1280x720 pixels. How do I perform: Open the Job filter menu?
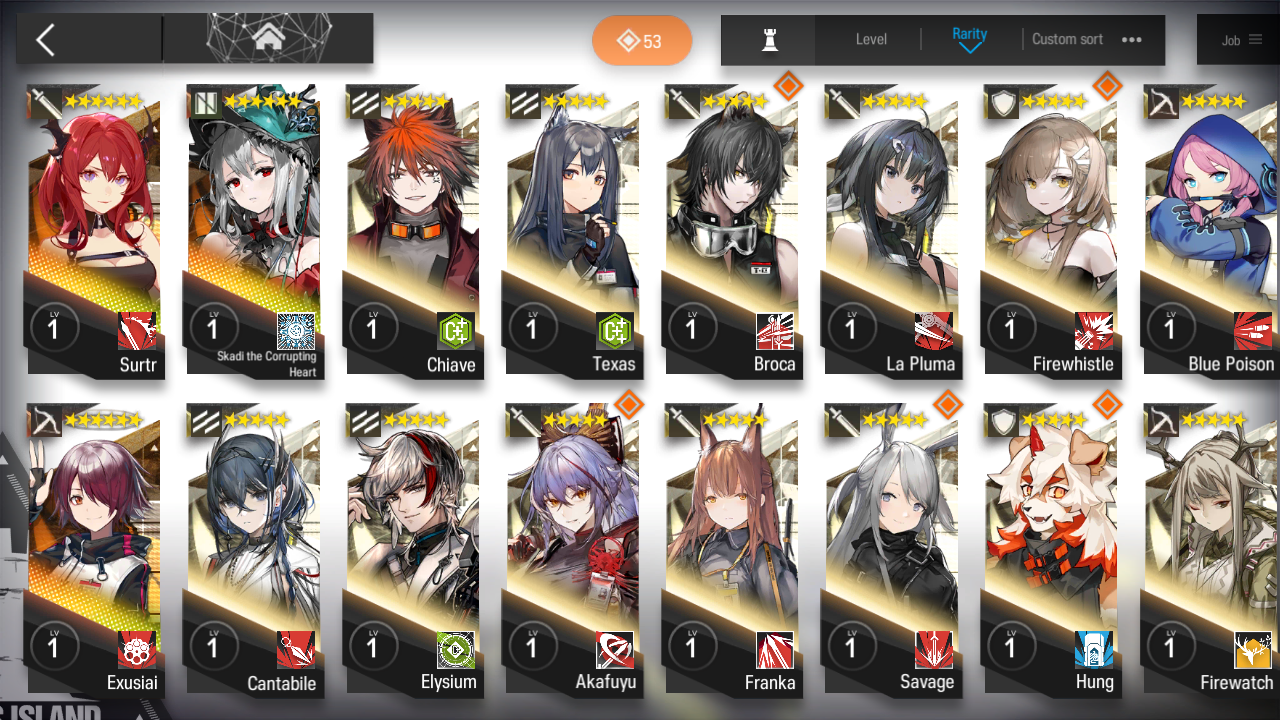1241,40
